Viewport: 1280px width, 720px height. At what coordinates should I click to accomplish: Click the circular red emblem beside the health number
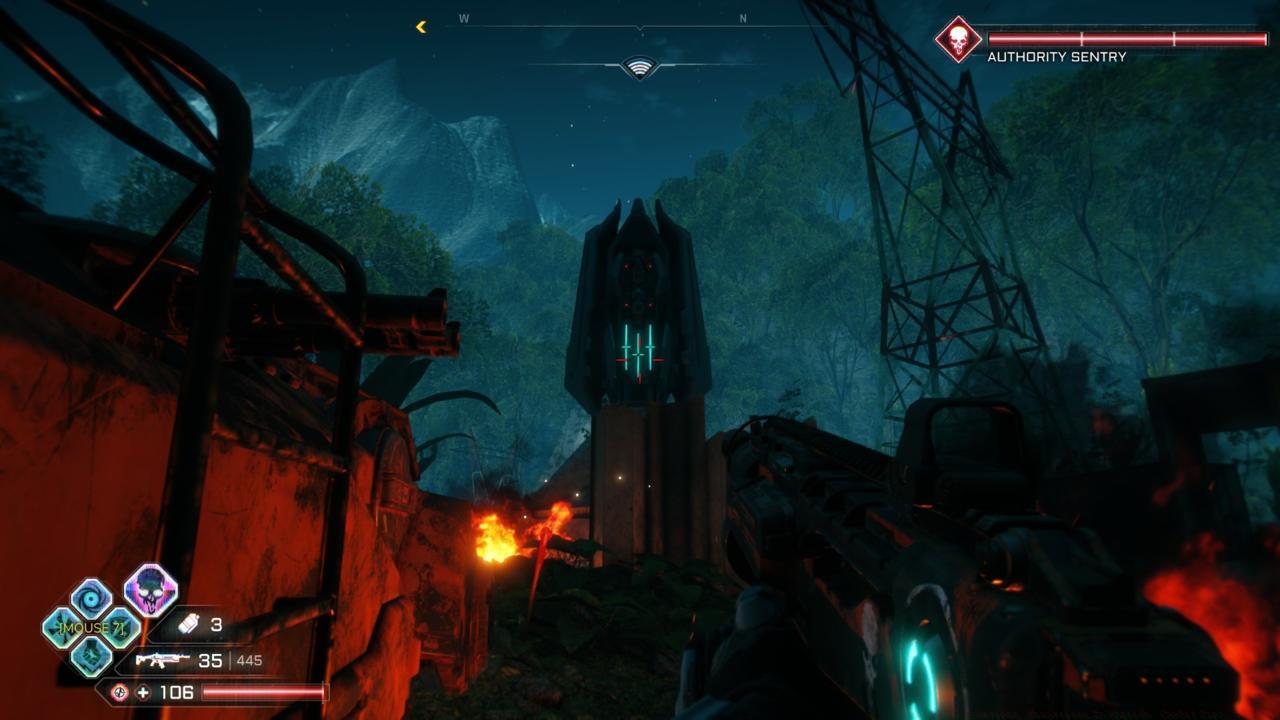point(120,692)
